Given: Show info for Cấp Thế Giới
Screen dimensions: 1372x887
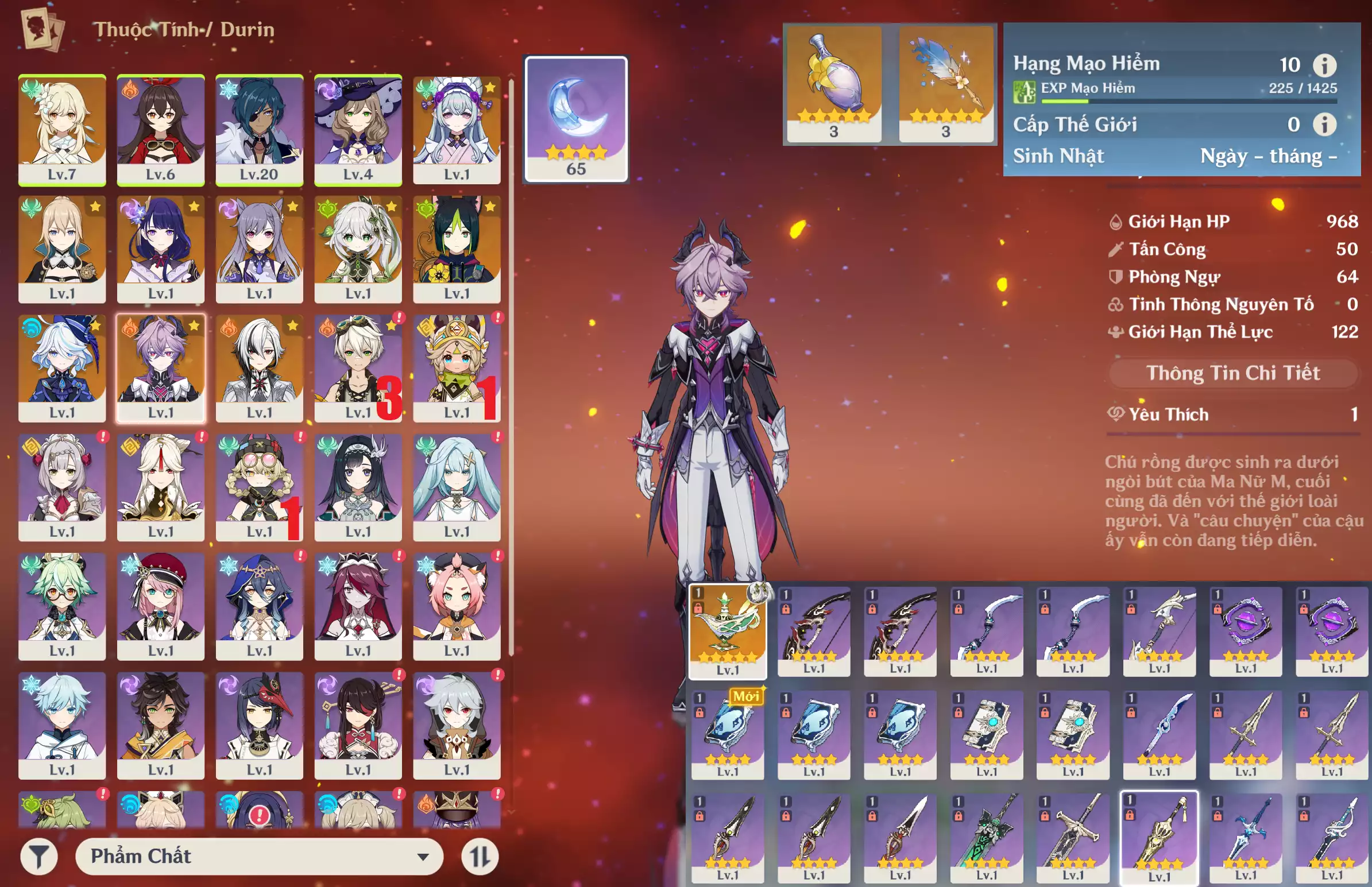Looking at the screenshot, I should [1324, 125].
